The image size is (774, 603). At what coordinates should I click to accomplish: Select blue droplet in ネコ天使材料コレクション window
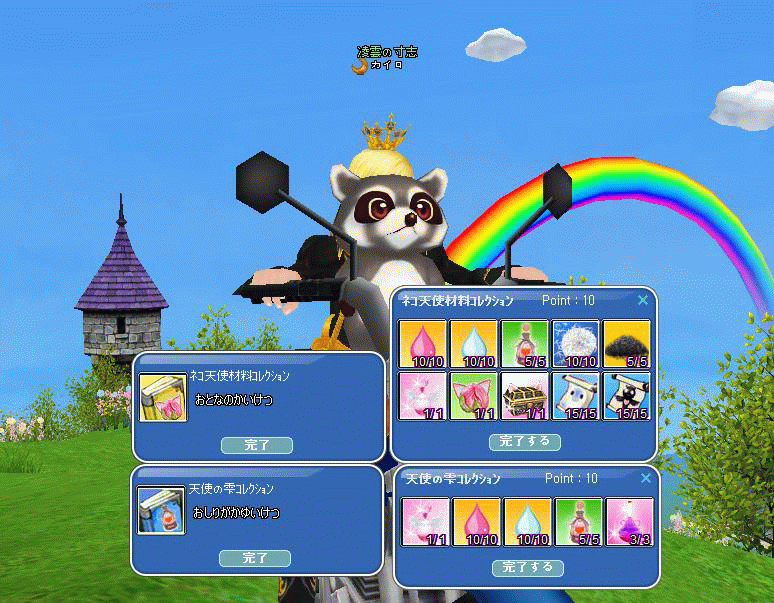474,344
